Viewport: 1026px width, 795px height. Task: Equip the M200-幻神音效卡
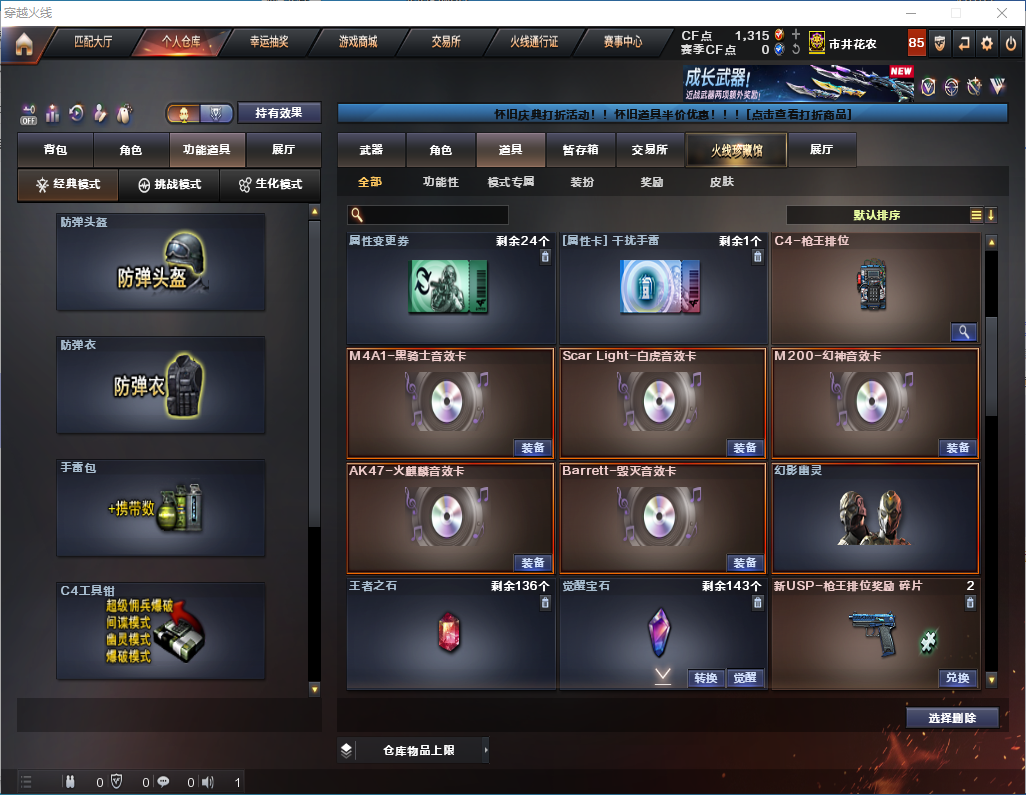(x=957, y=447)
